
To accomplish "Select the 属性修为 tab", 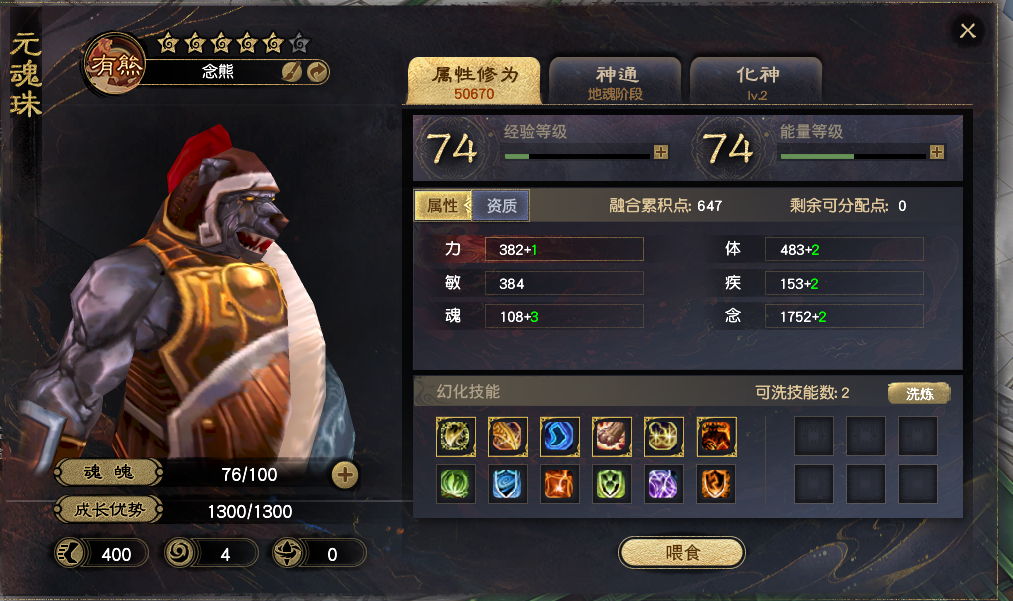I will pyautogui.click(x=475, y=81).
